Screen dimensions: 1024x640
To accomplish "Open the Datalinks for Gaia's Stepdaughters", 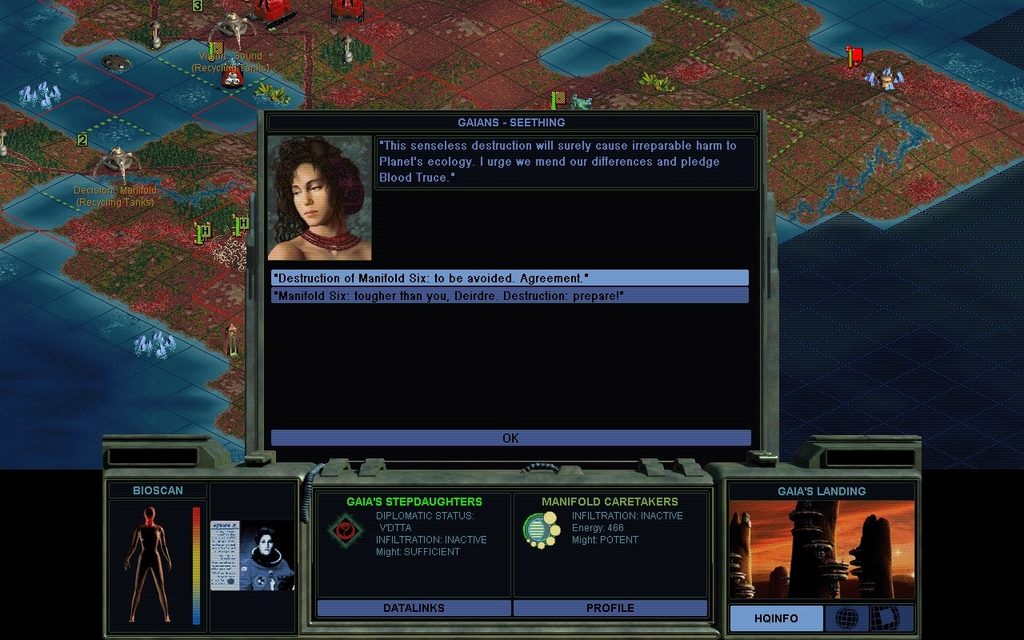I will click(x=413, y=608).
